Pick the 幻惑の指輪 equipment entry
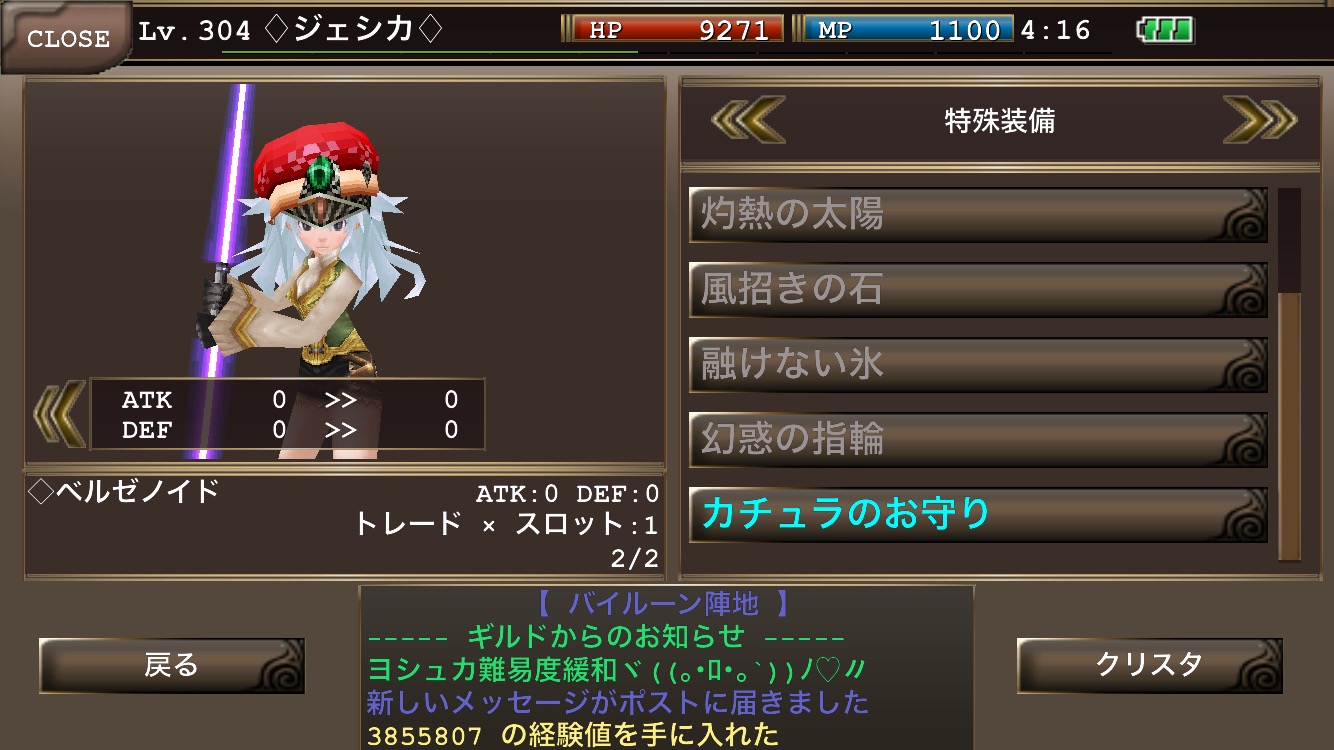Viewport: 1334px width, 750px height. click(977, 440)
